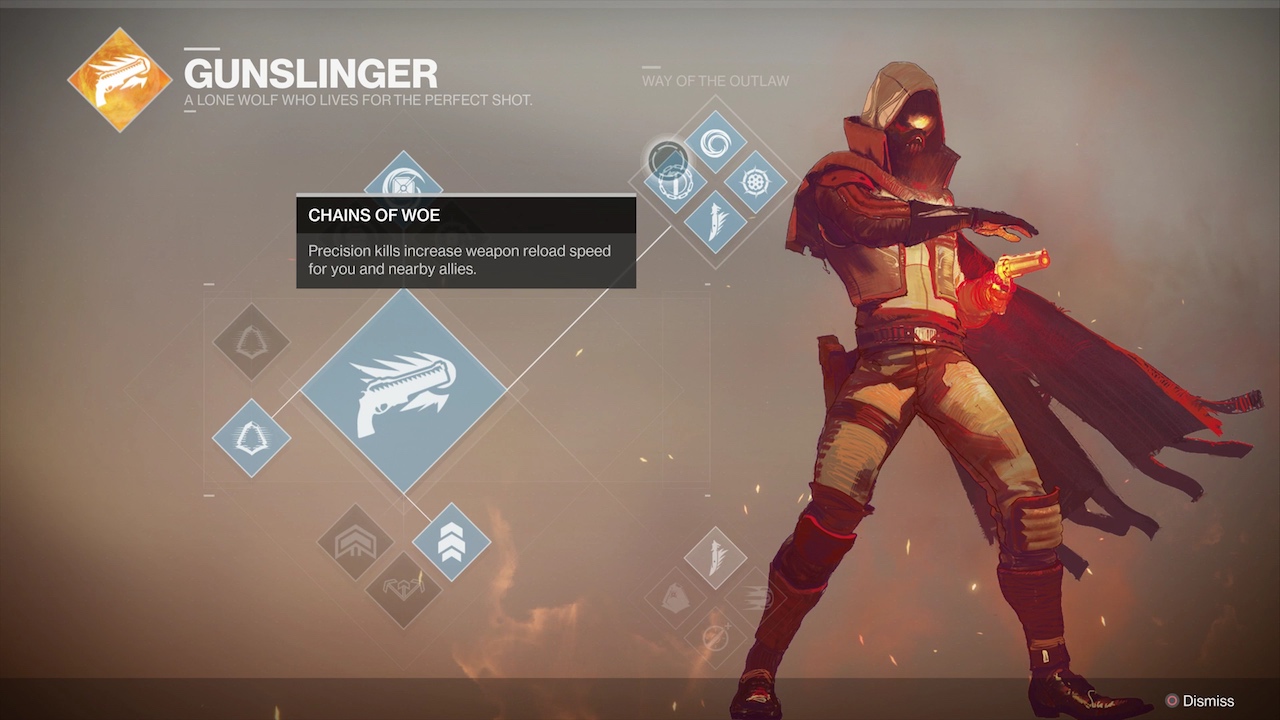Select the highlighted grenade ability diamond
The image size is (1280, 720).
(x=251, y=437)
